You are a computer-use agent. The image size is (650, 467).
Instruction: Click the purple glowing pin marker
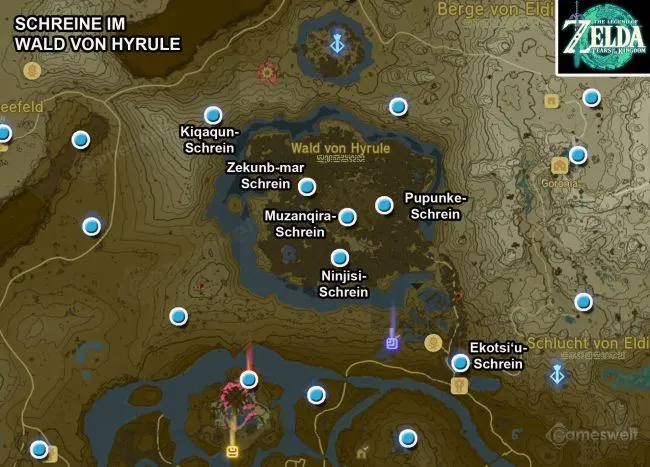click(x=393, y=343)
